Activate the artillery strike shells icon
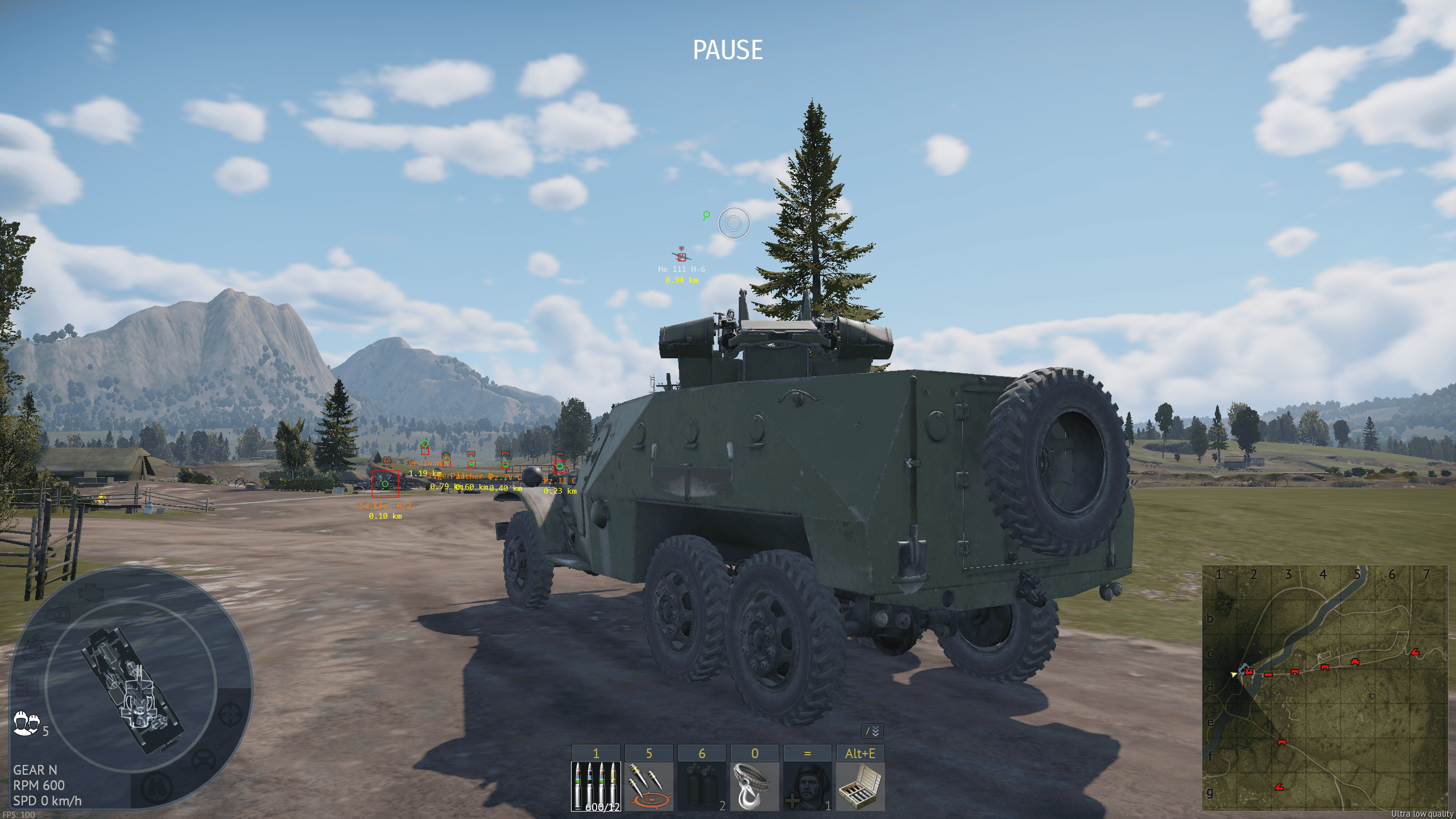 pos(648,786)
